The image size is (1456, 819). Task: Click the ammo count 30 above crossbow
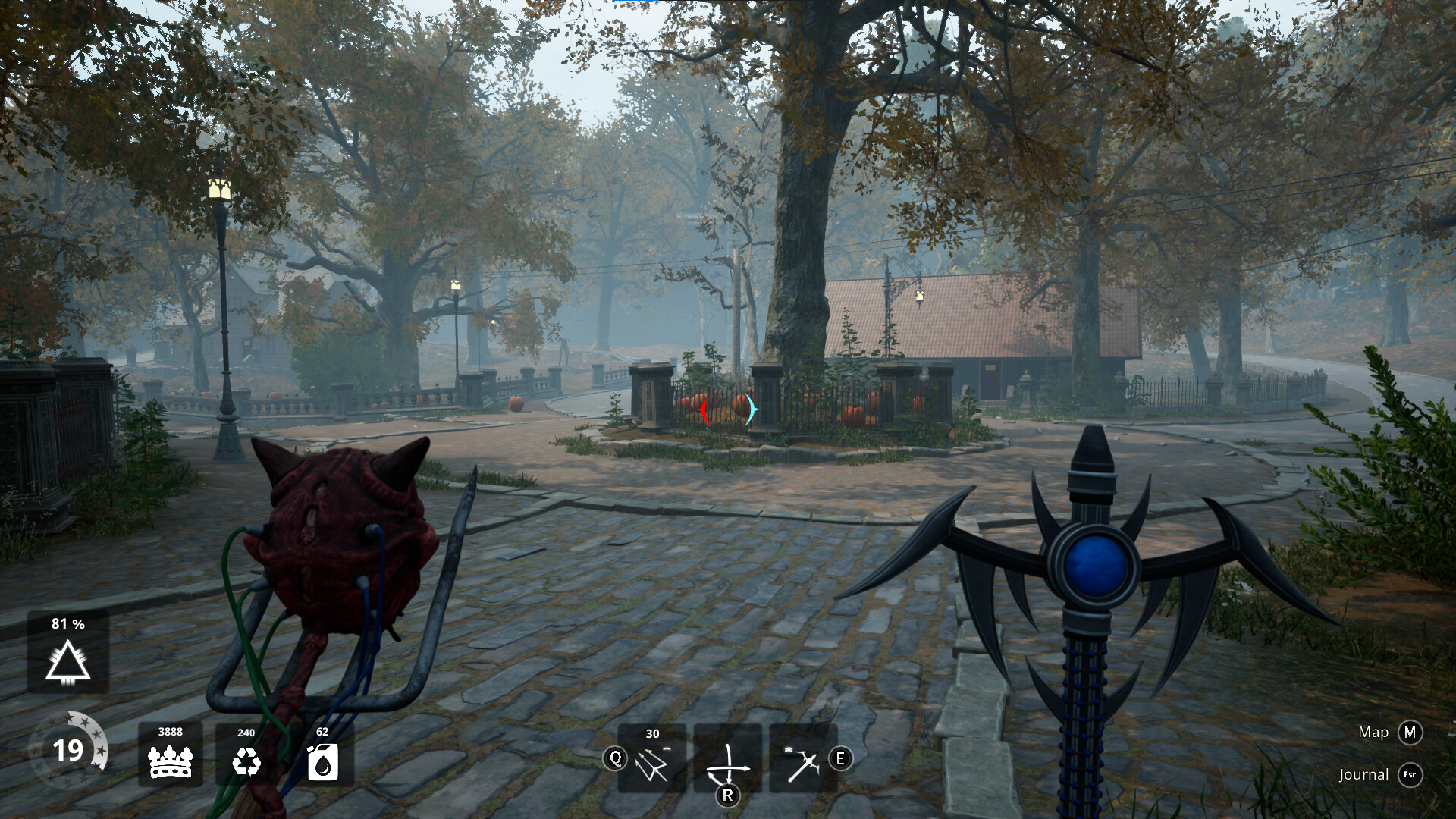(651, 734)
